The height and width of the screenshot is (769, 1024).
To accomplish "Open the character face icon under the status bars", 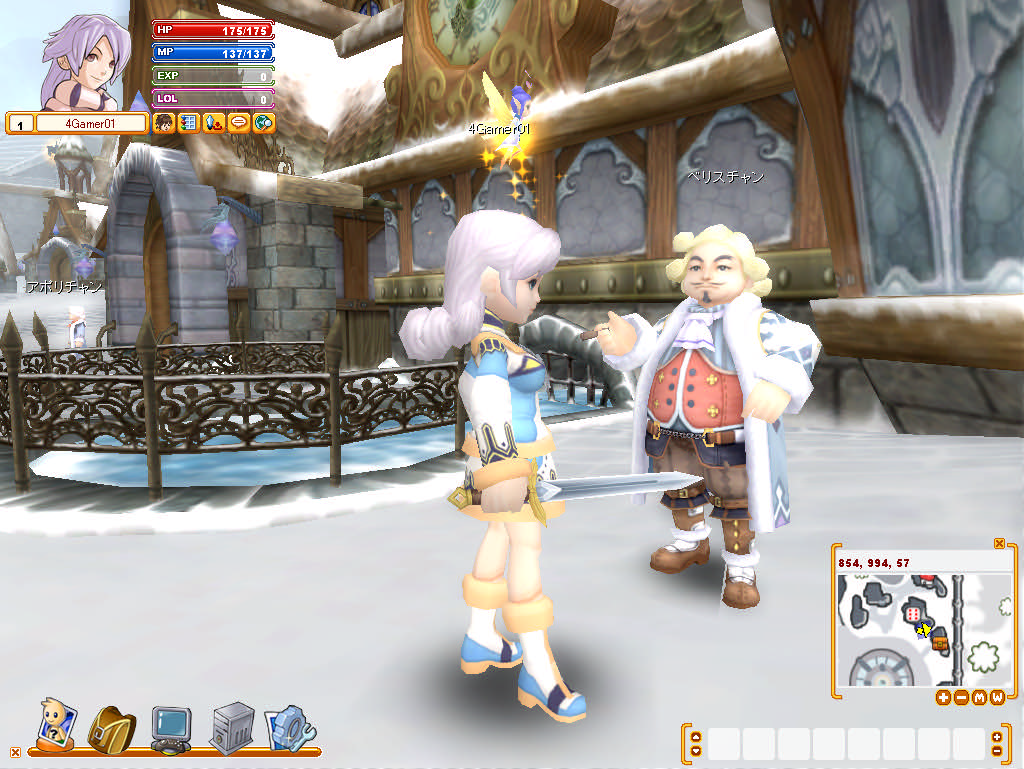I will [x=163, y=123].
